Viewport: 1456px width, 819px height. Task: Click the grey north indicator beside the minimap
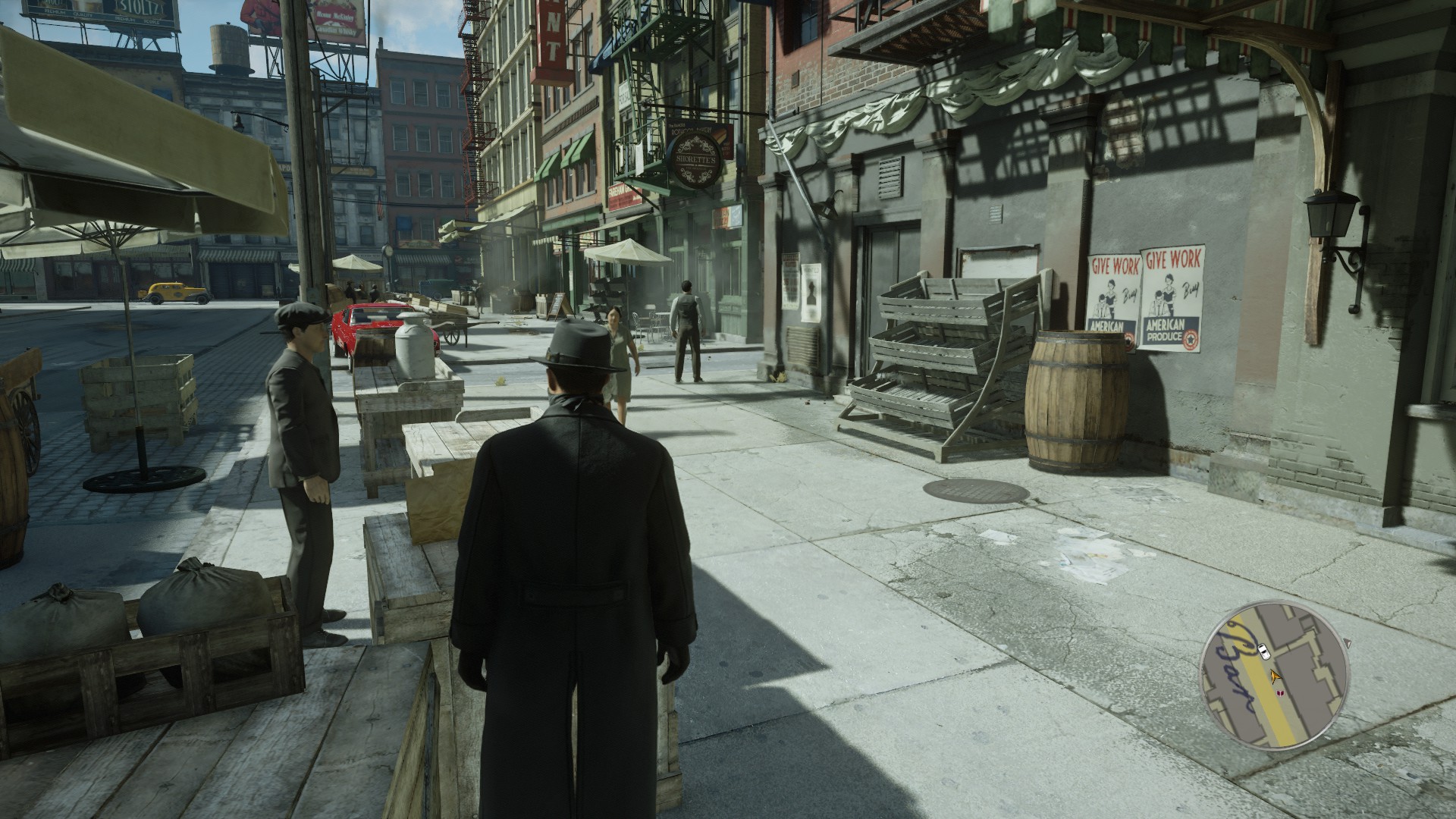click(x=1346, y=644)
